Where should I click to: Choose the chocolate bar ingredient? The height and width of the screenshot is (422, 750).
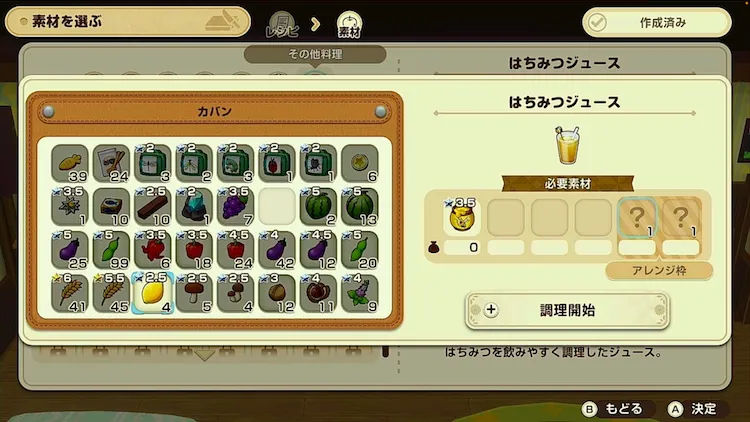[153, 207]
